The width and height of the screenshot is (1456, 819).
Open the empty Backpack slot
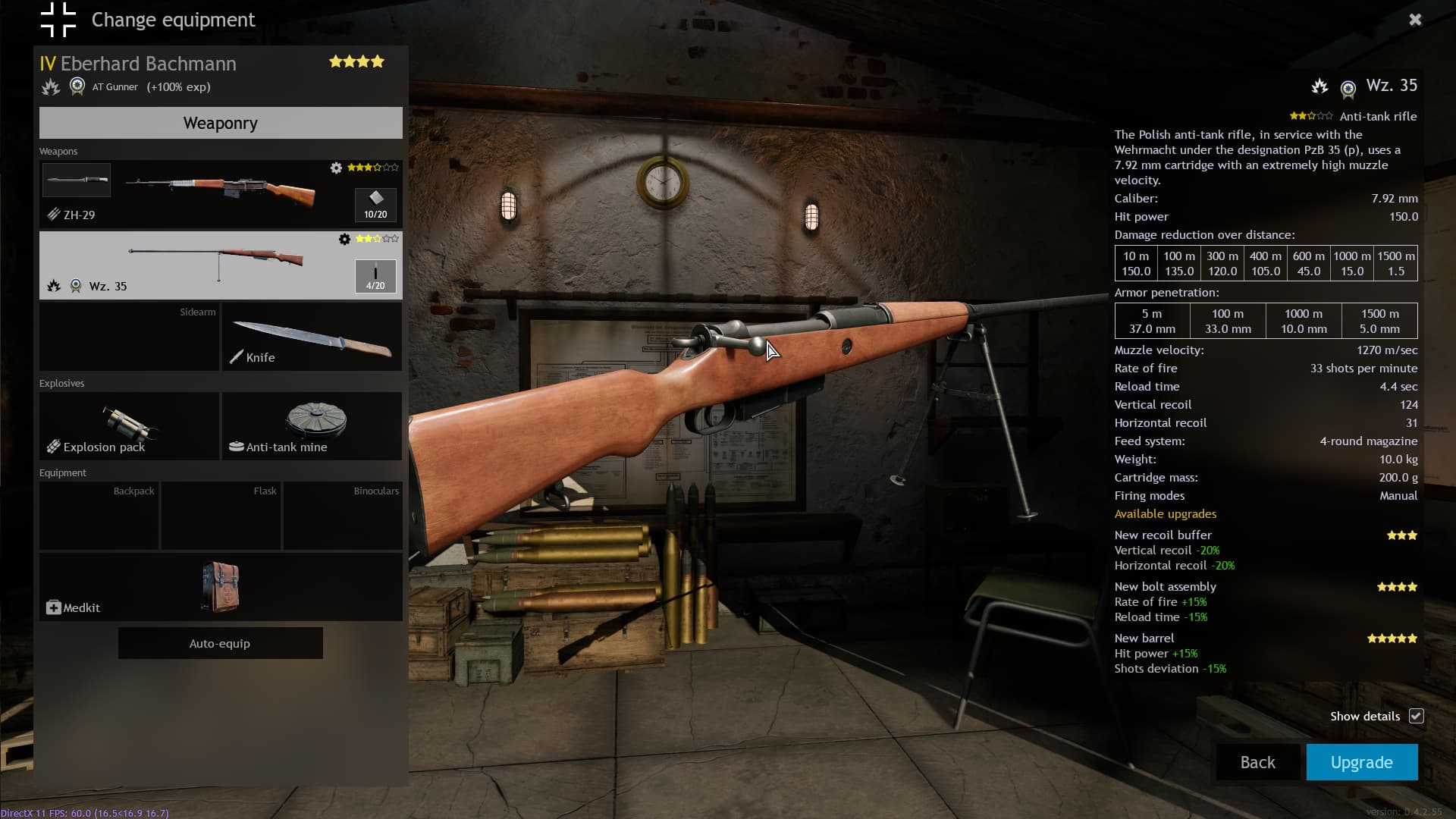pos(99,516)
